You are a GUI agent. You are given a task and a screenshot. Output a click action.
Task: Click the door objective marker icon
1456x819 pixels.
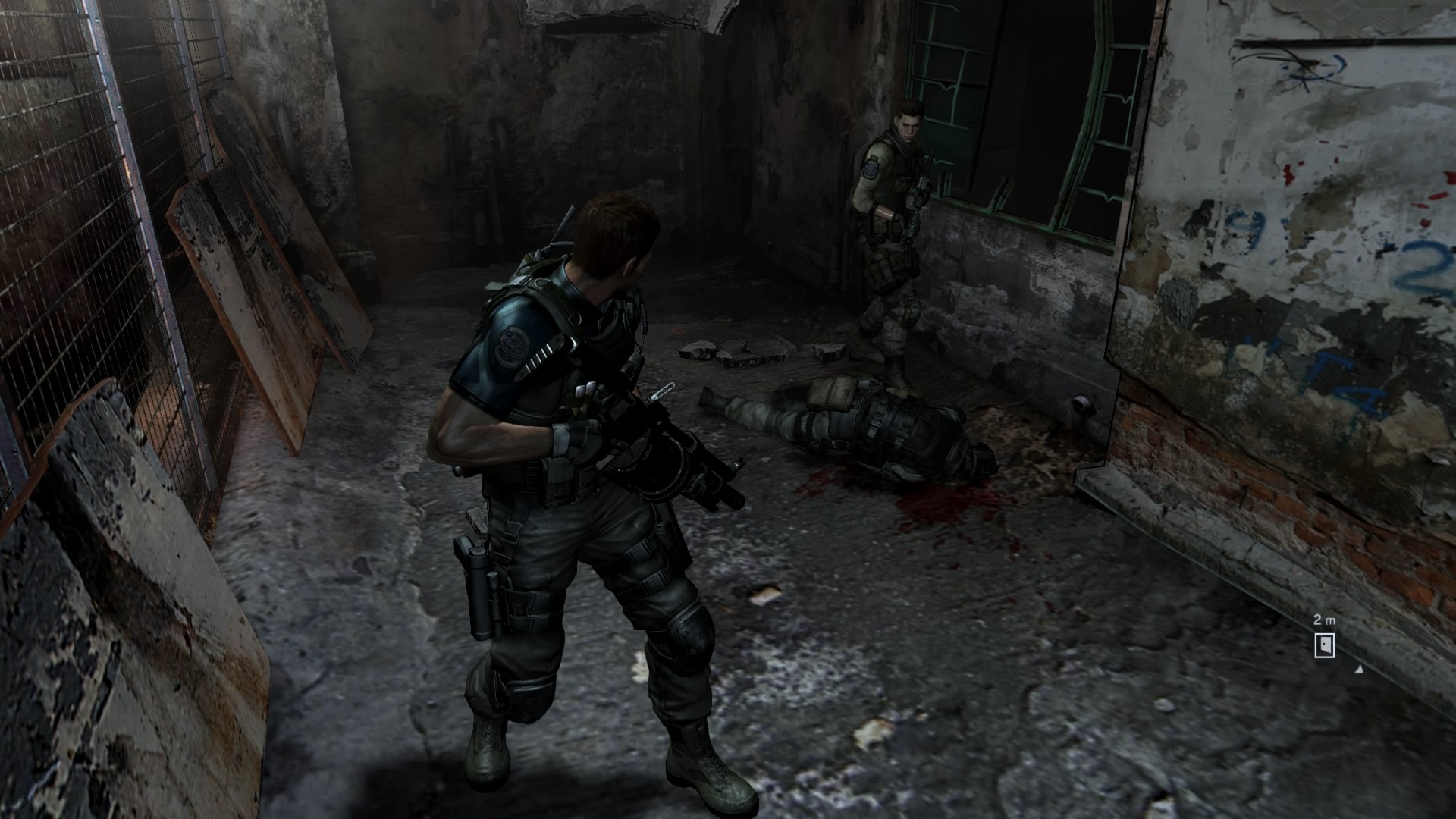point(1324,645)
